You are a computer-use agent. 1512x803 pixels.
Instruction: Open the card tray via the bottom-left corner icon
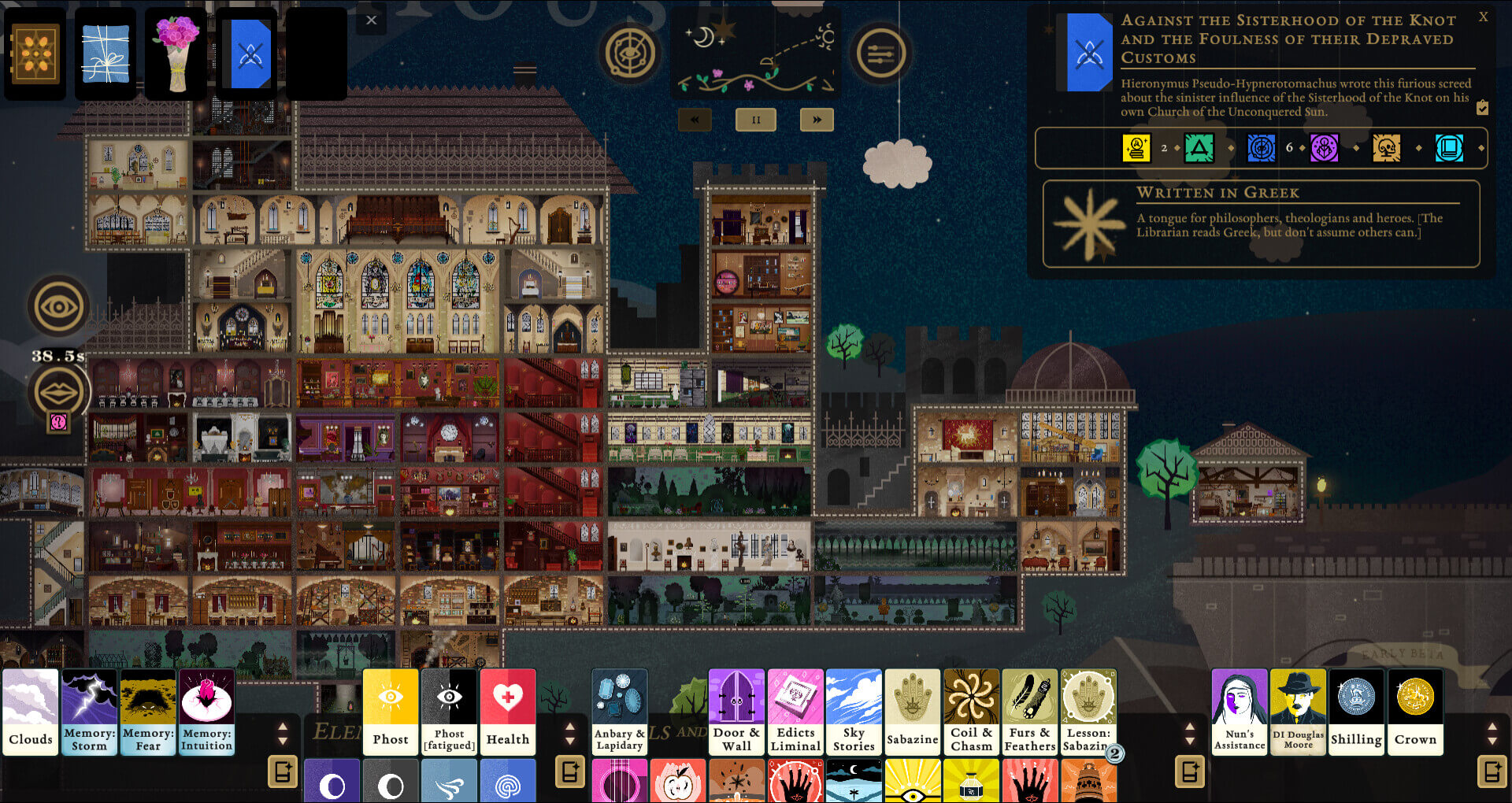point(283,772)
